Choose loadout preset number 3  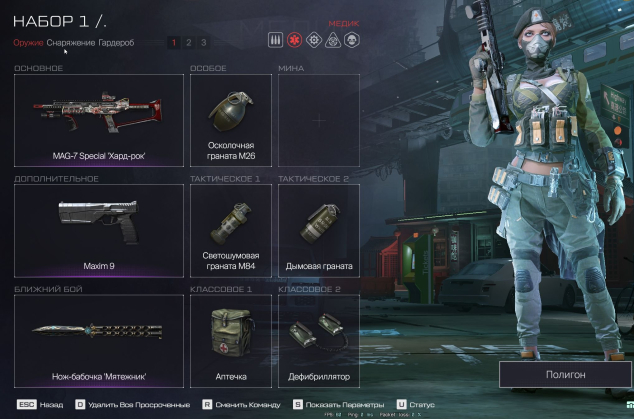point(204,42)
